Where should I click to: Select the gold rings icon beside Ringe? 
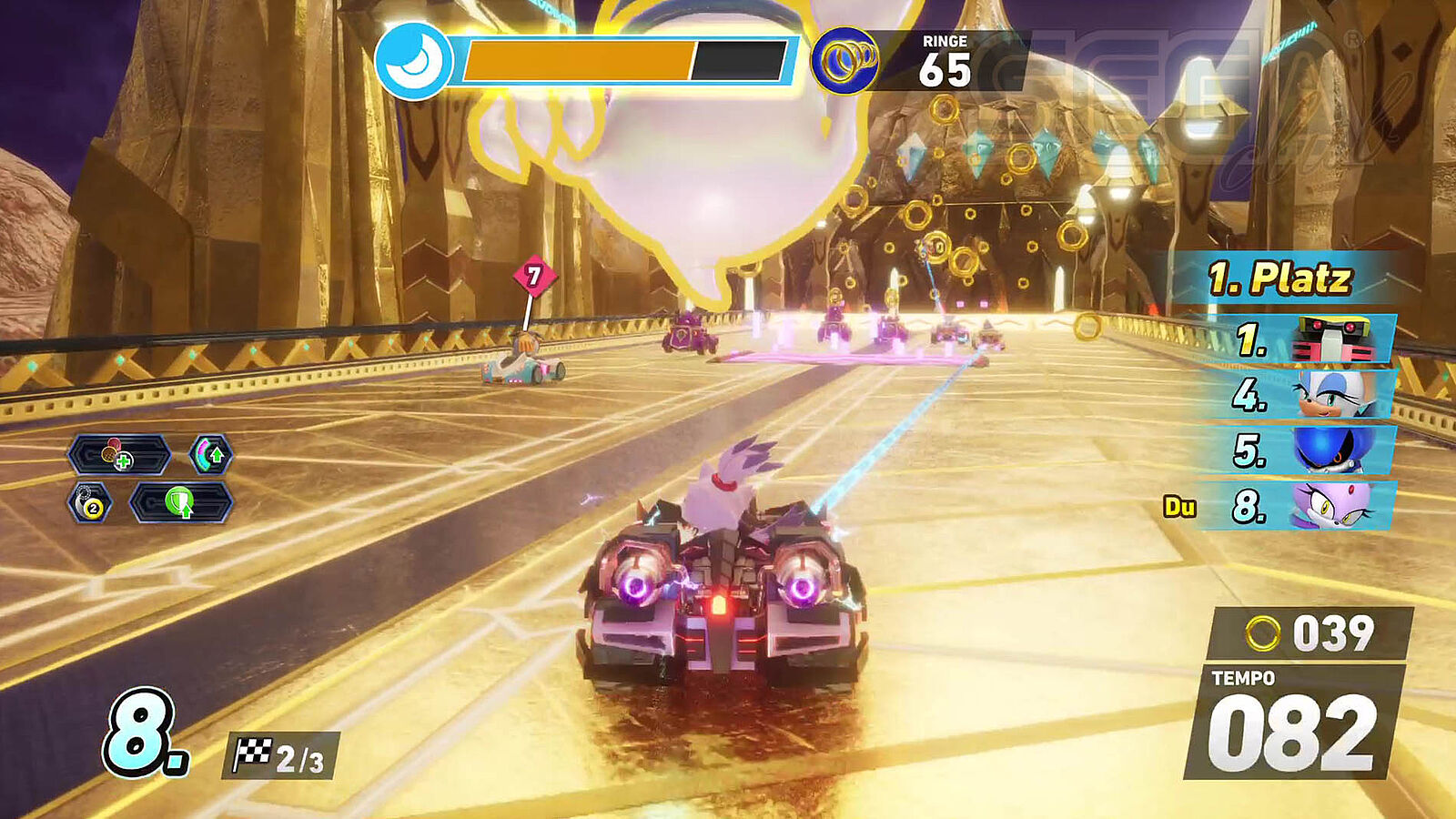coord(844,62)
